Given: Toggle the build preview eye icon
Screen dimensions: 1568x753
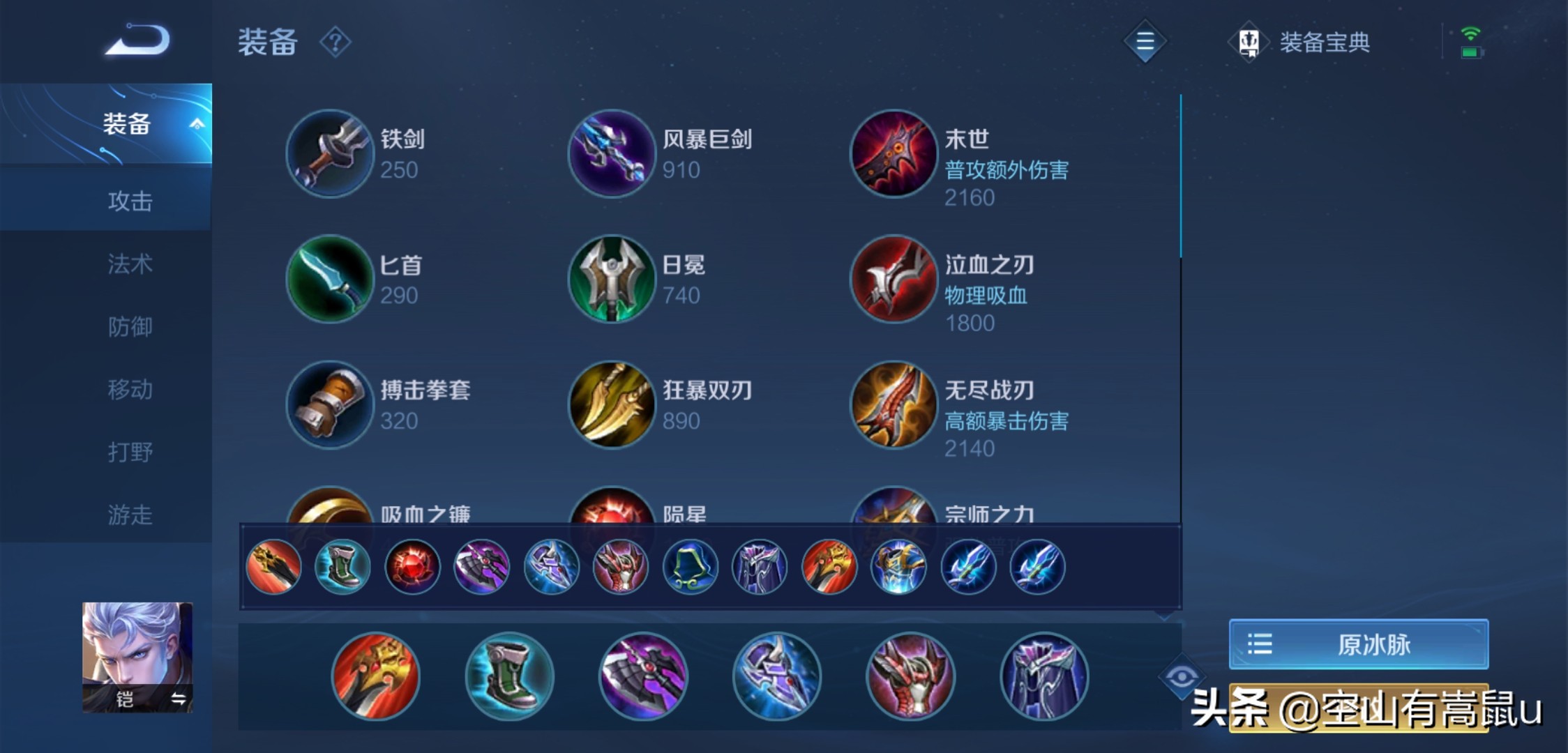Looking at the screenshot, I should tap(1181, 676).
